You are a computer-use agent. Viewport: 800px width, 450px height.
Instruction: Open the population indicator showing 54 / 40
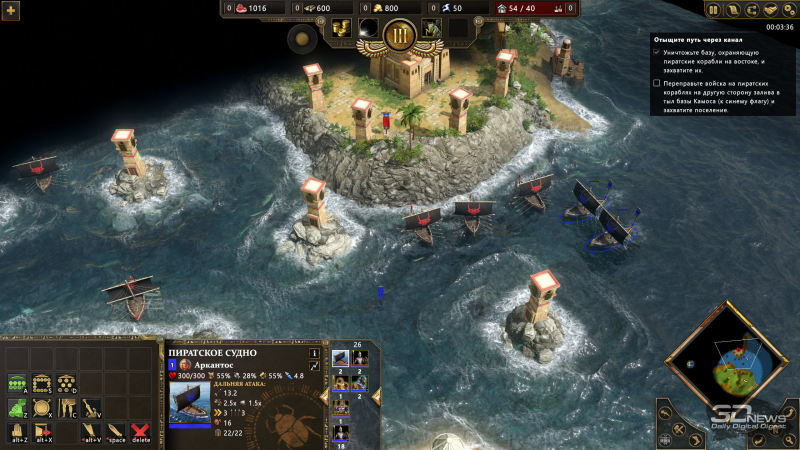pos(517,8)
